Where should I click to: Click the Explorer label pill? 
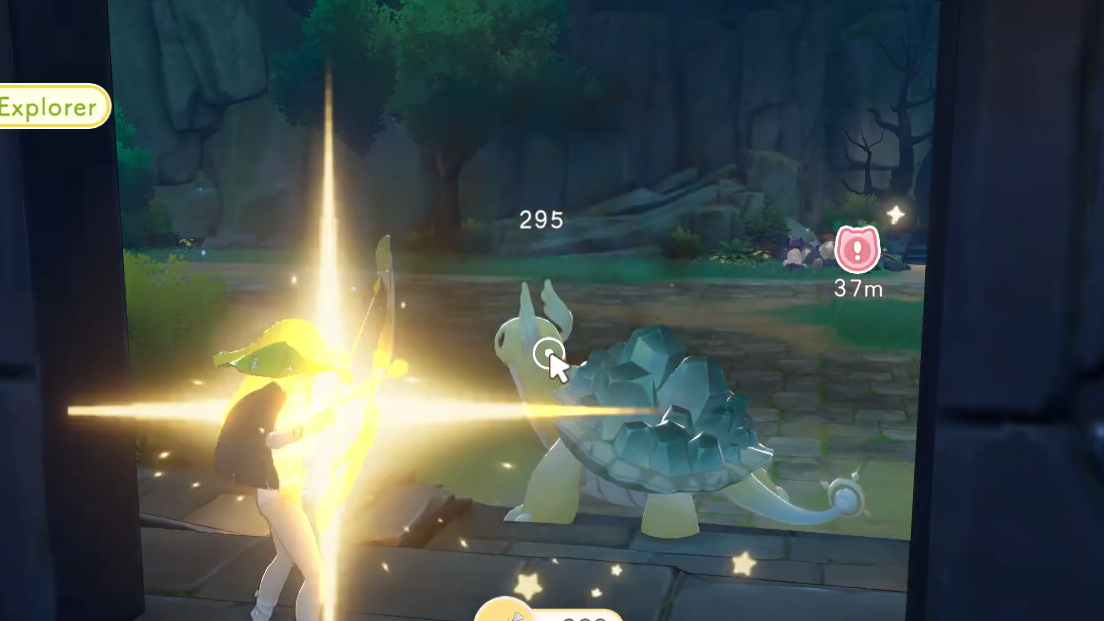(52, 106)
